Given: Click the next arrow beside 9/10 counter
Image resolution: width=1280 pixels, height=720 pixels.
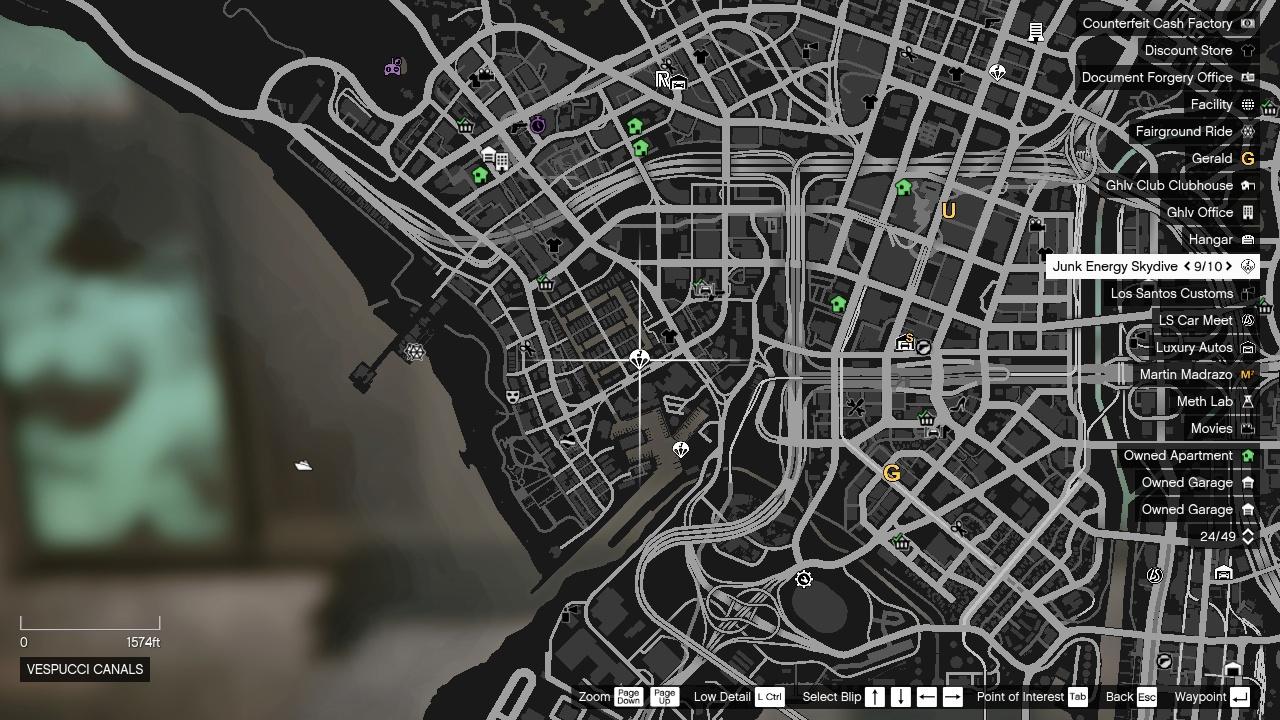Looking at the screenshot, I should pos(1227,266).
